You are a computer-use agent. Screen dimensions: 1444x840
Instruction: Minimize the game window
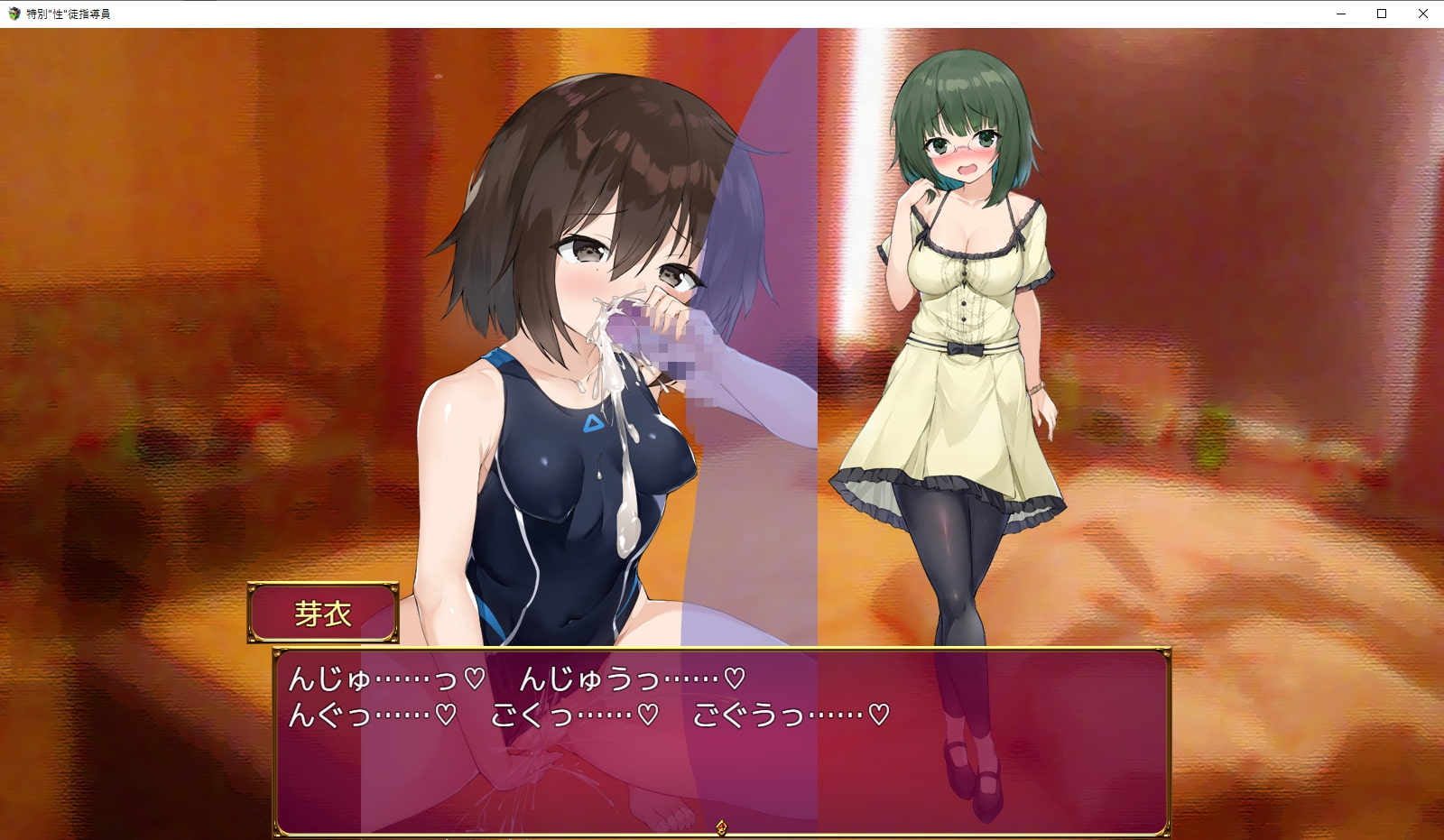1340,14
